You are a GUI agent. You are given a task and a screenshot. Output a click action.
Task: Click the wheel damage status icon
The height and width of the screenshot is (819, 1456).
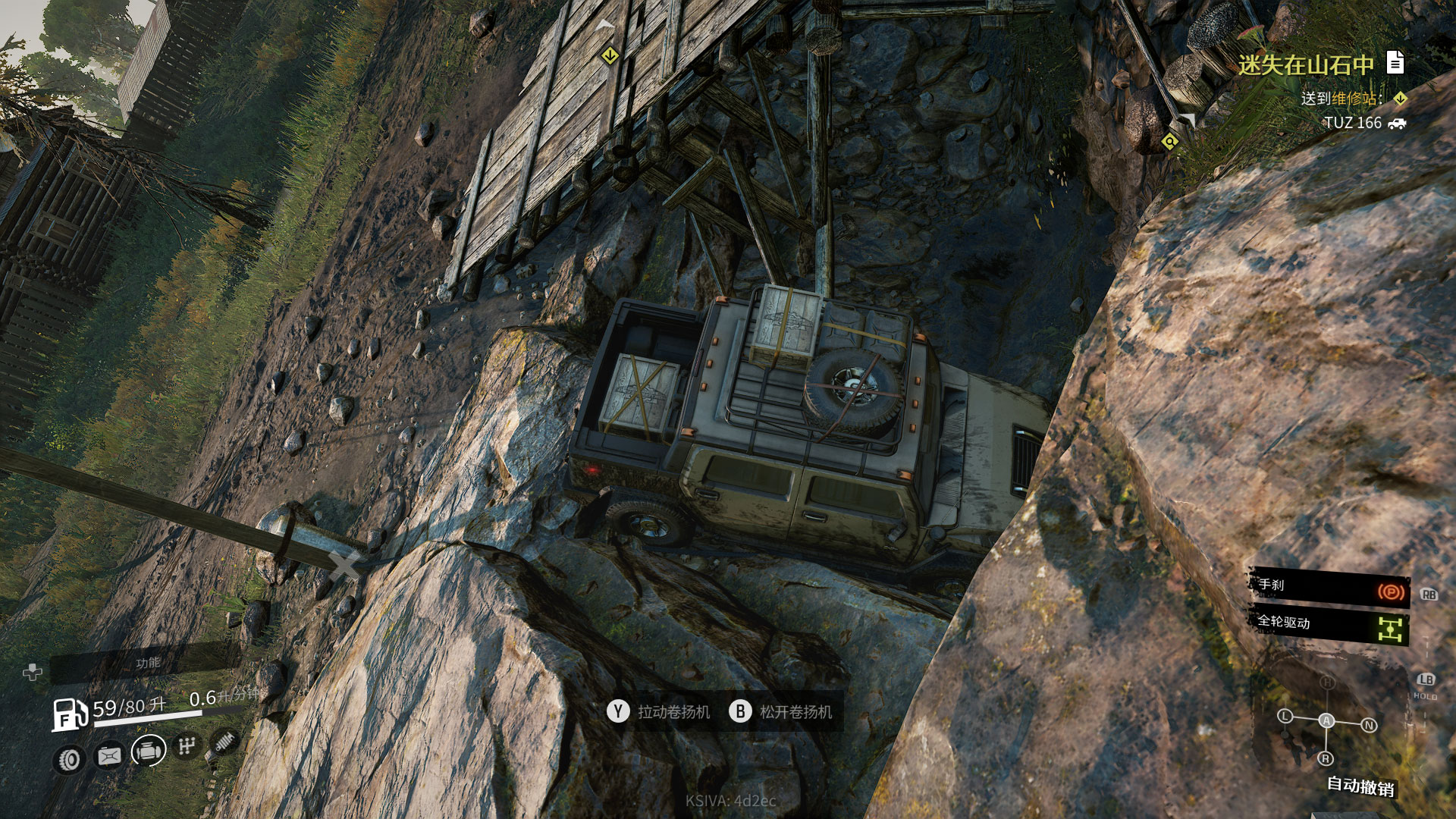(70, 759)
